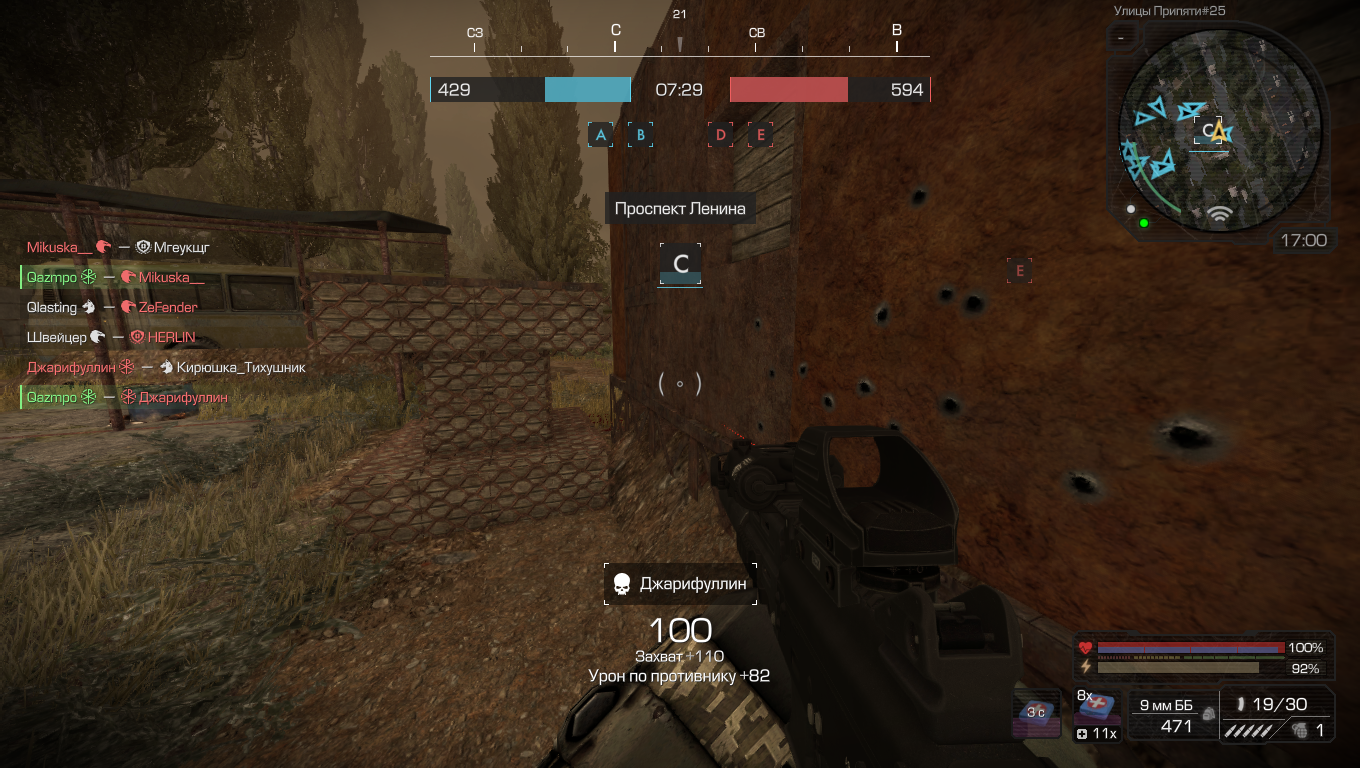Click kill feed row Mikuska__ killed Мгеукщг
The image size is (1360, 768).
(x=118, y=247)
